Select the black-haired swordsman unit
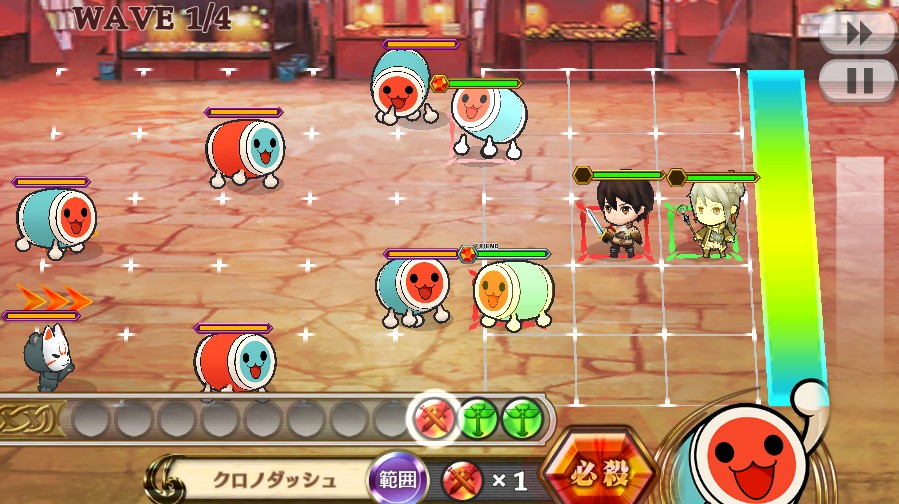This screenshot has height=504, width=899. tap(618, 219)
